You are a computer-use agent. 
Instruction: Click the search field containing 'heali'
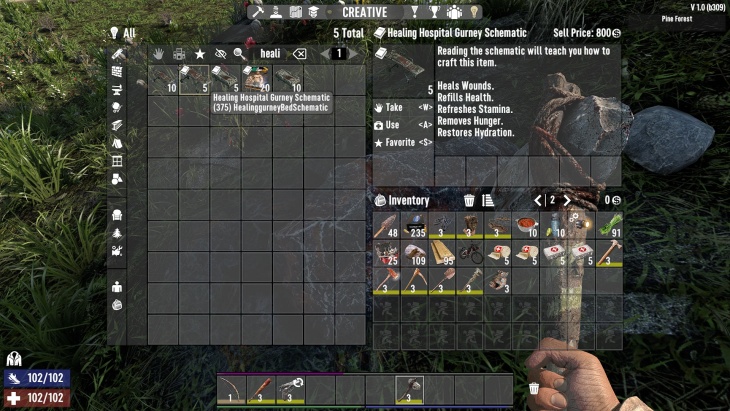click(x=270, y=53)
